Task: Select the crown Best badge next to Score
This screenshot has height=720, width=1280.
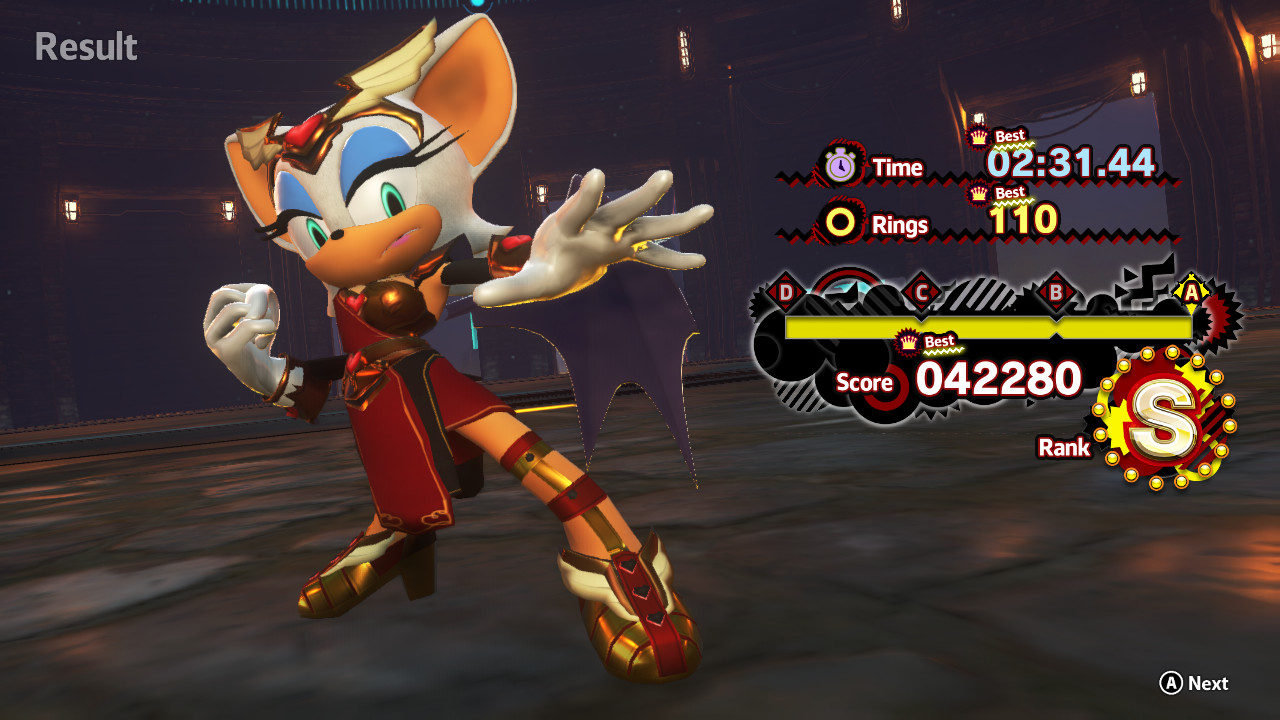Action: click(906, 343)
